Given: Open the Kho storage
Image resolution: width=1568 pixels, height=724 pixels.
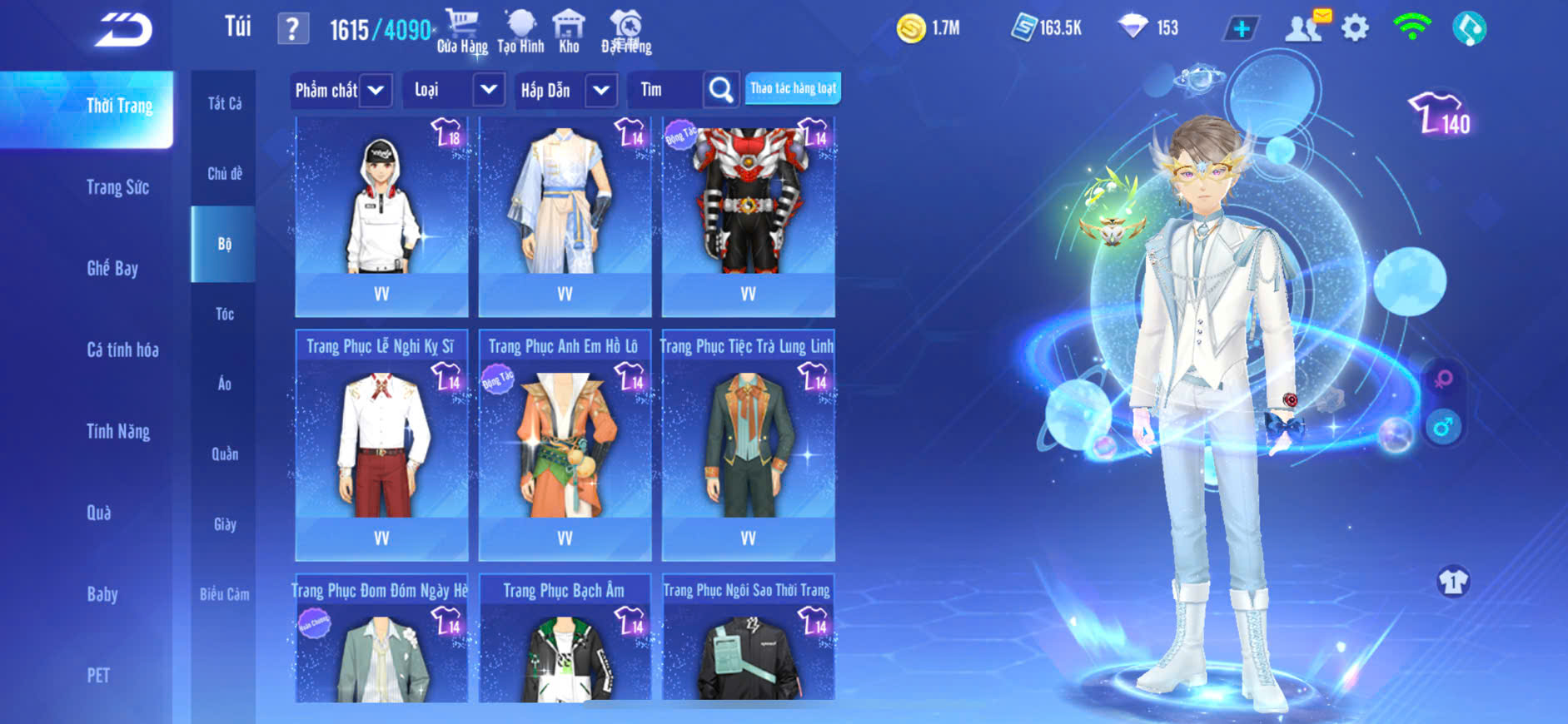Looking at the screenshot, I should (x=569, y=32).
